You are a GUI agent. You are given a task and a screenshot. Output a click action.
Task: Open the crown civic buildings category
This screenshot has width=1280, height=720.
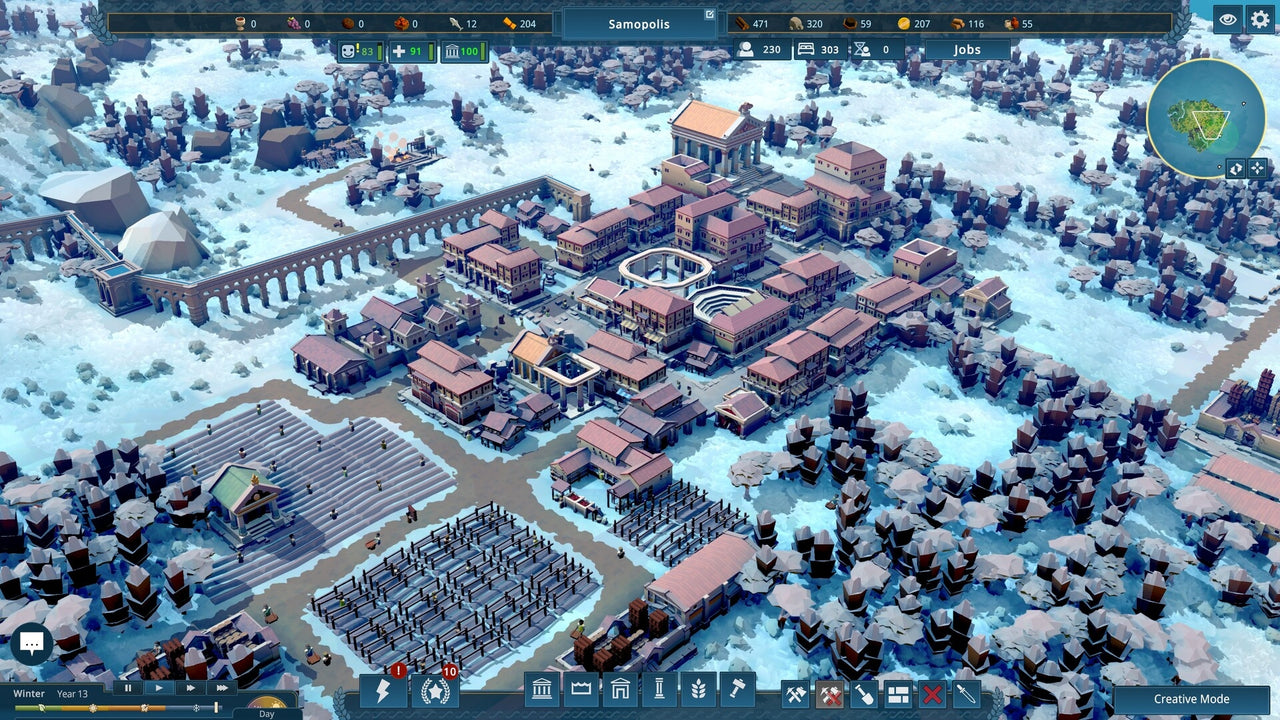tap(580, 690)
